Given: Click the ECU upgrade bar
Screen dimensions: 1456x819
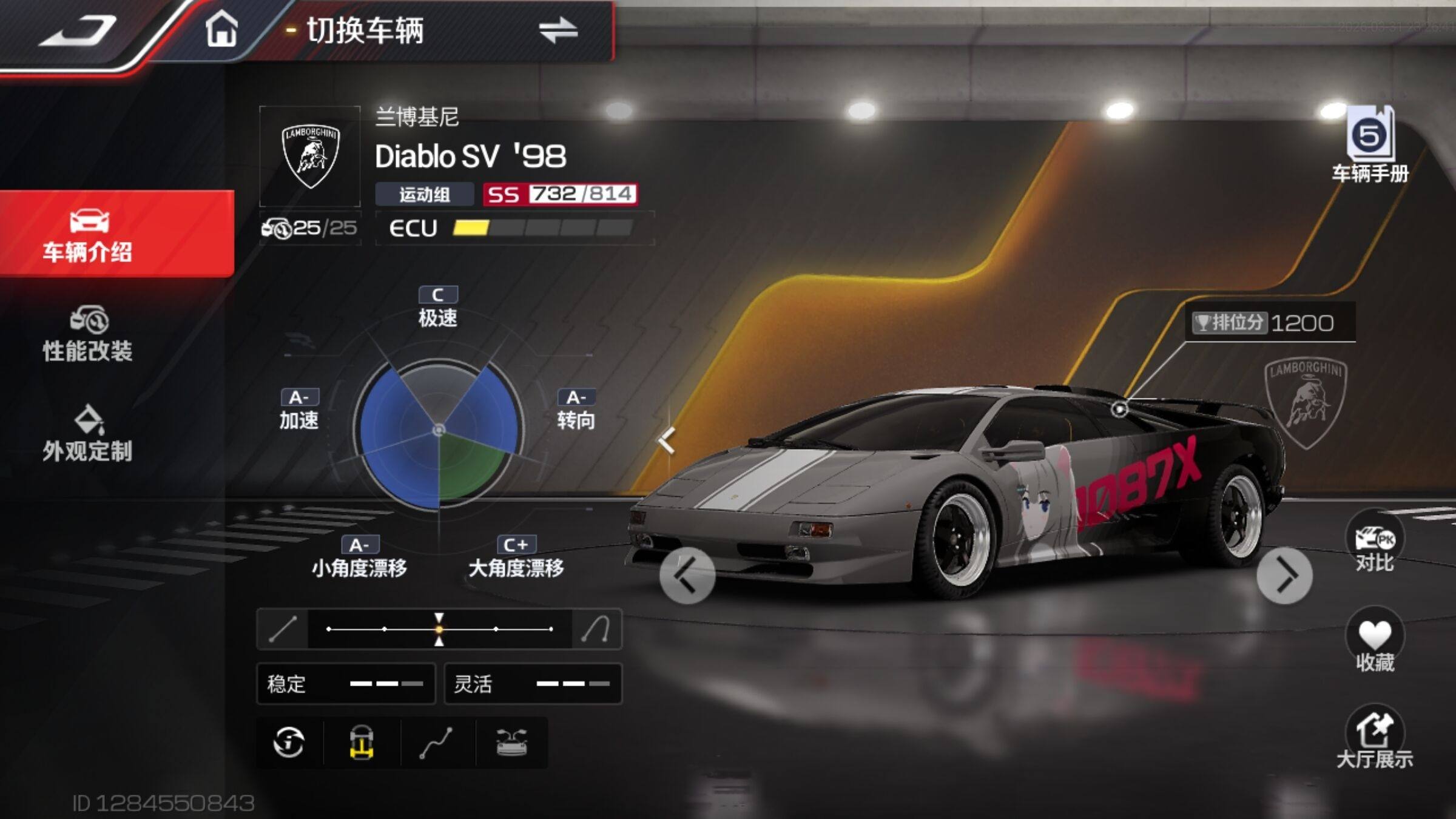Looking at the screenshot, I should [x=542, y=228].
